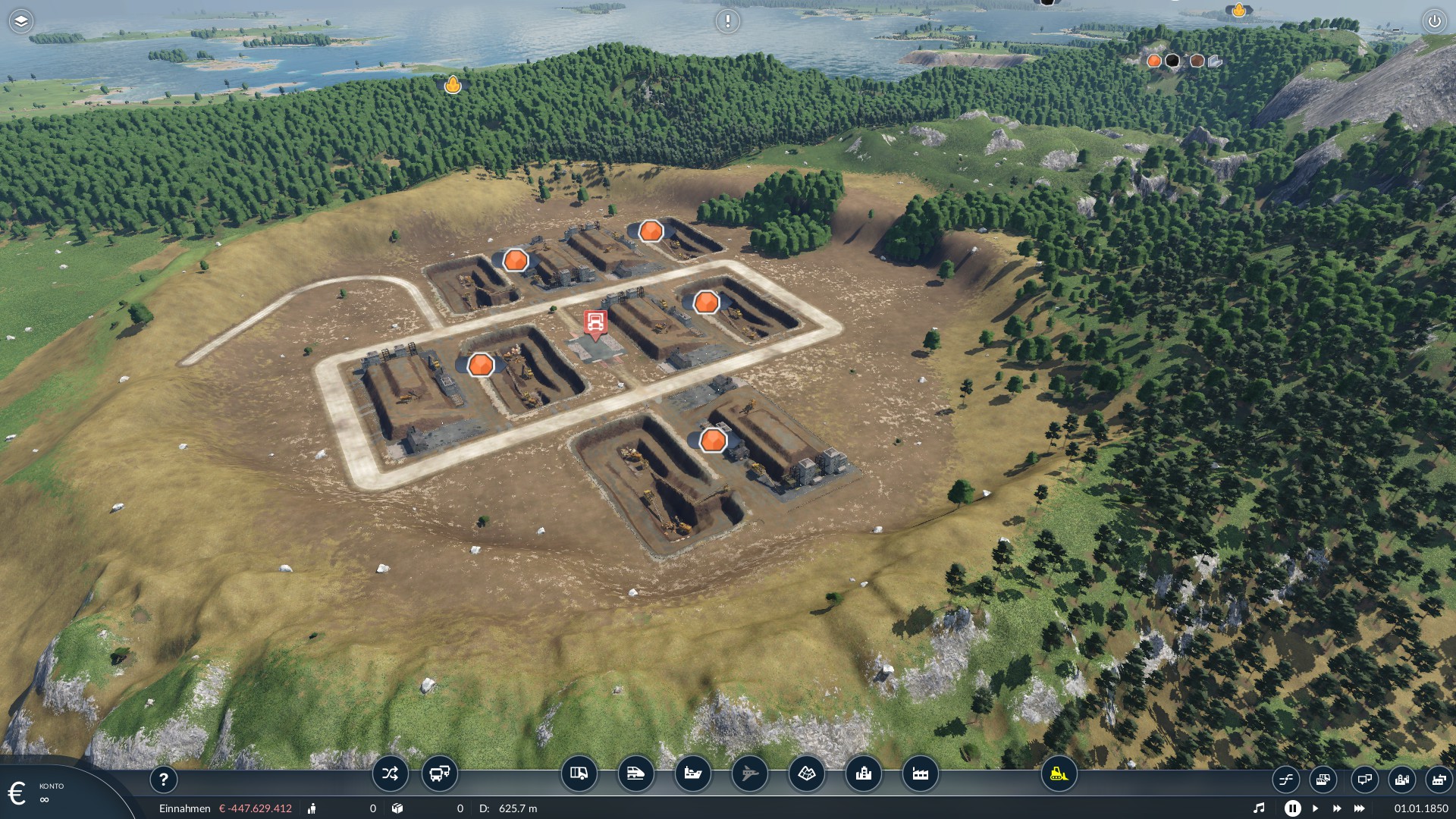
Task: Open the town buildings menu
Action: (863, 773)
